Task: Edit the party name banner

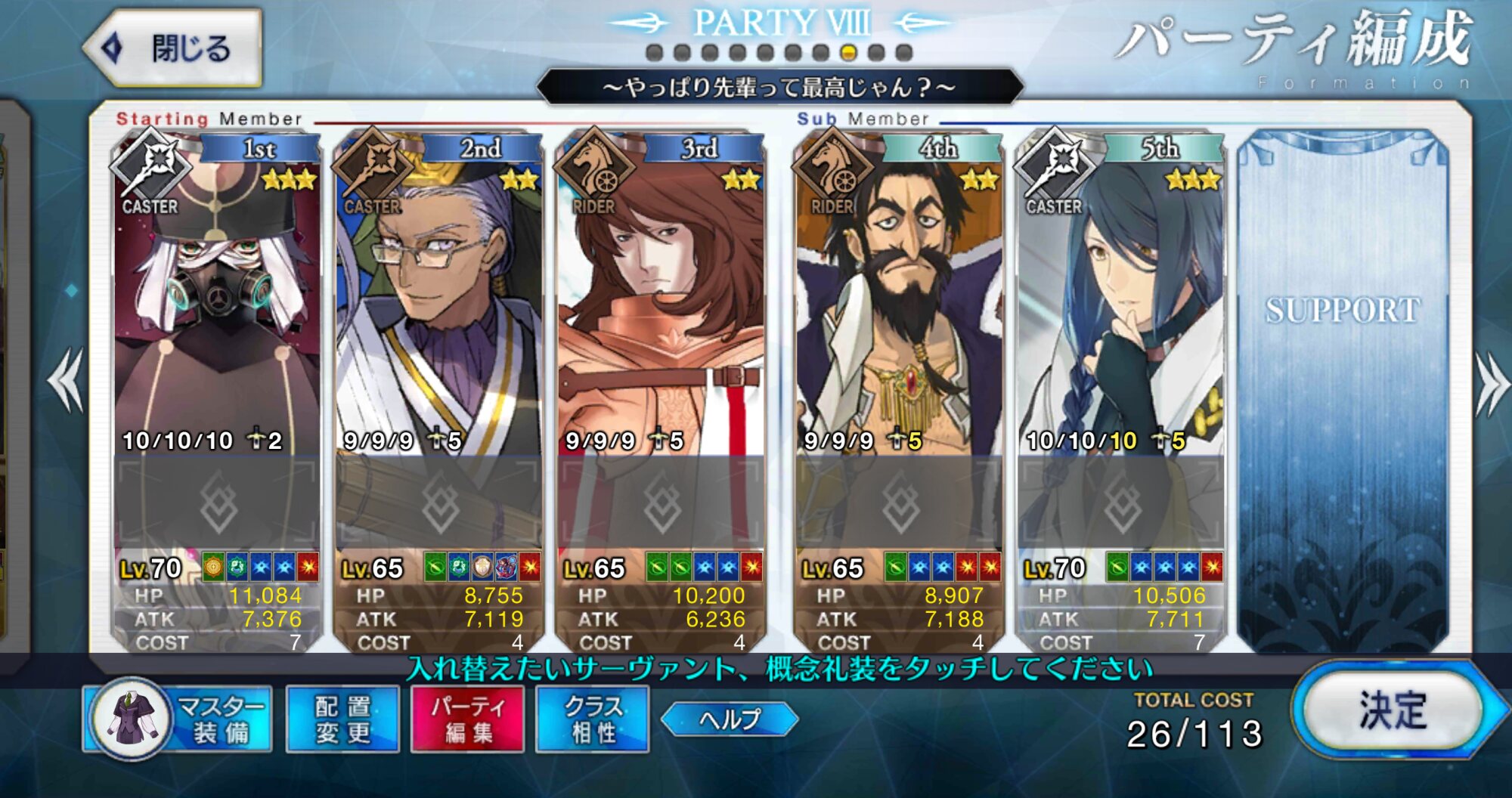Action: click(779, 88)
